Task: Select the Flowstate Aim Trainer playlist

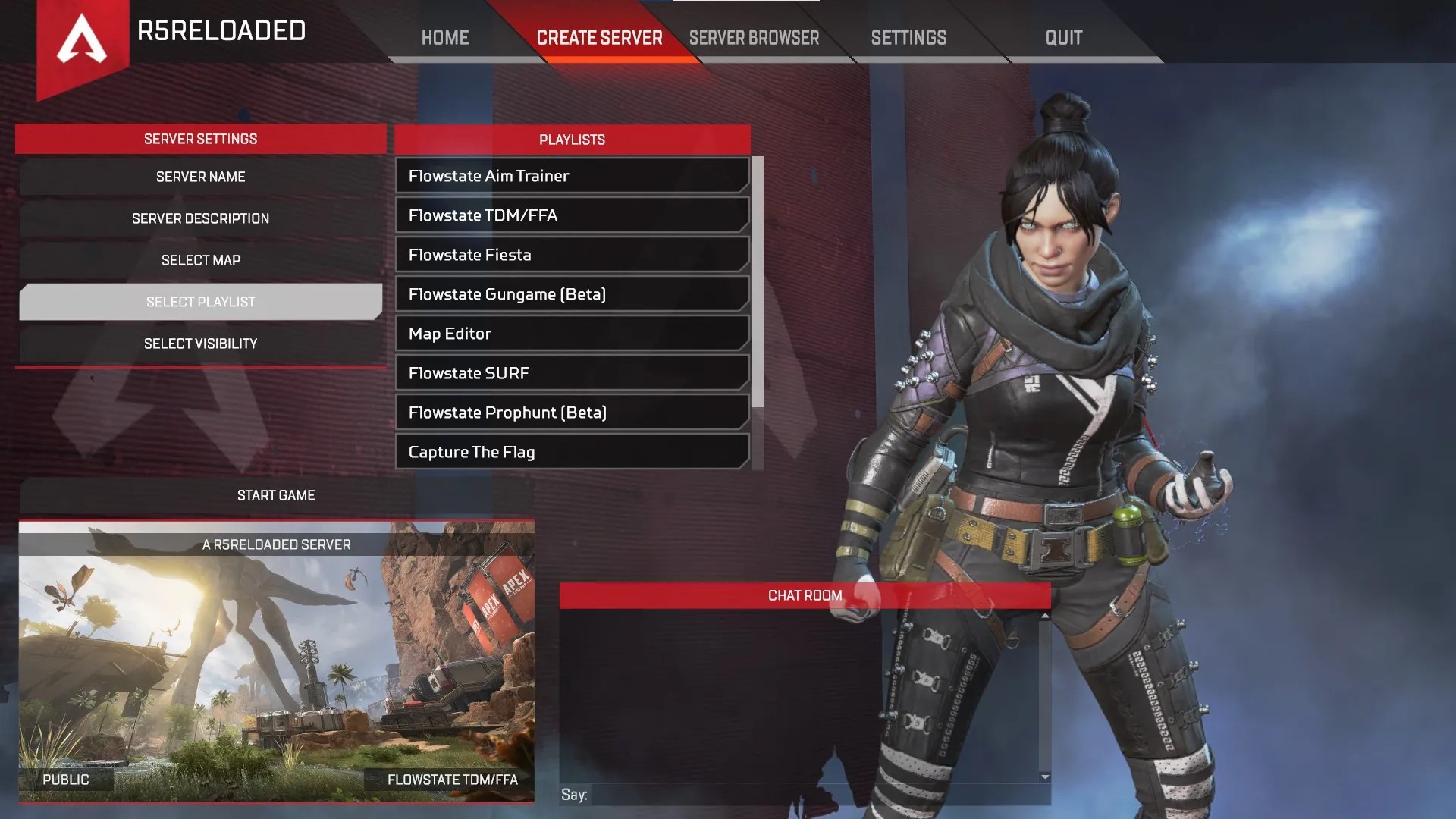Action: [571, 175]
